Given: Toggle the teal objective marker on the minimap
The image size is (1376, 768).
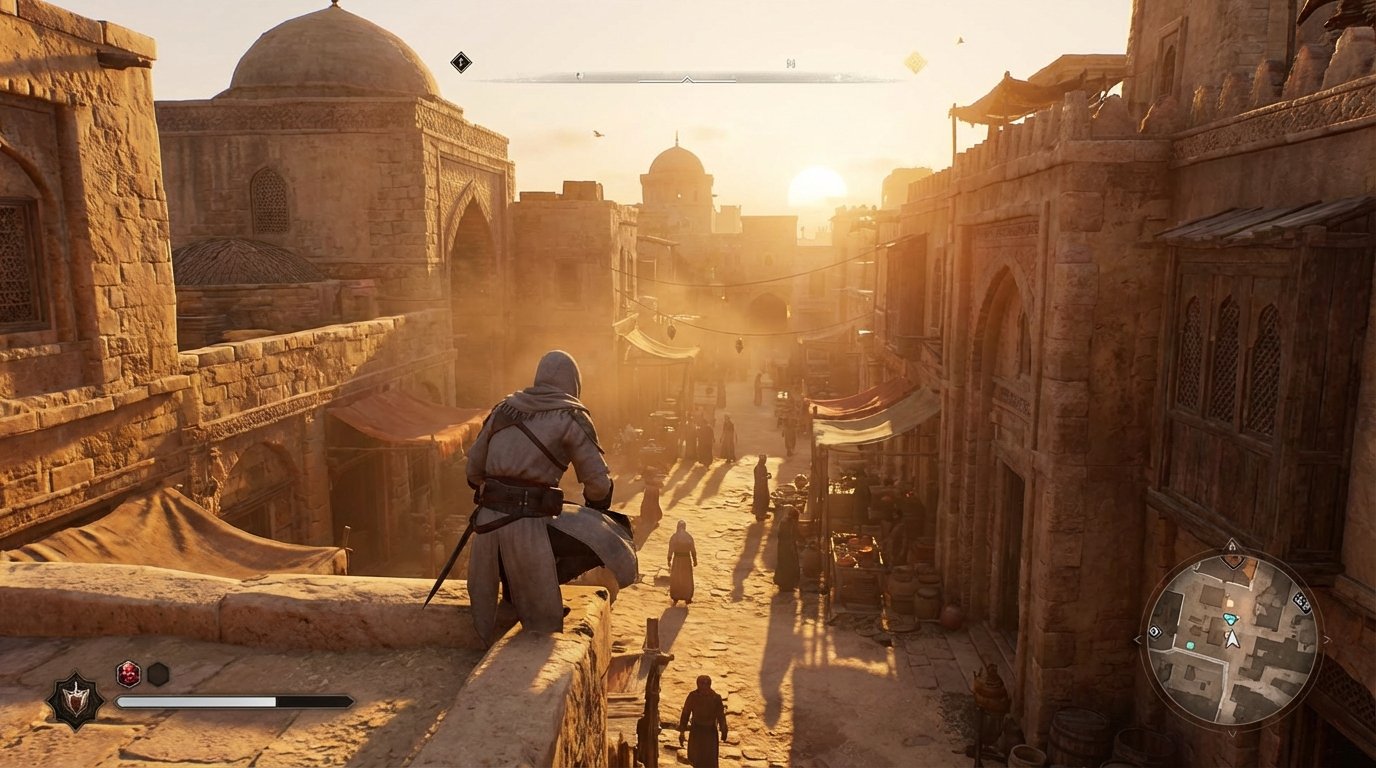Looking at the screenshot, I should tap(1231, 618).
